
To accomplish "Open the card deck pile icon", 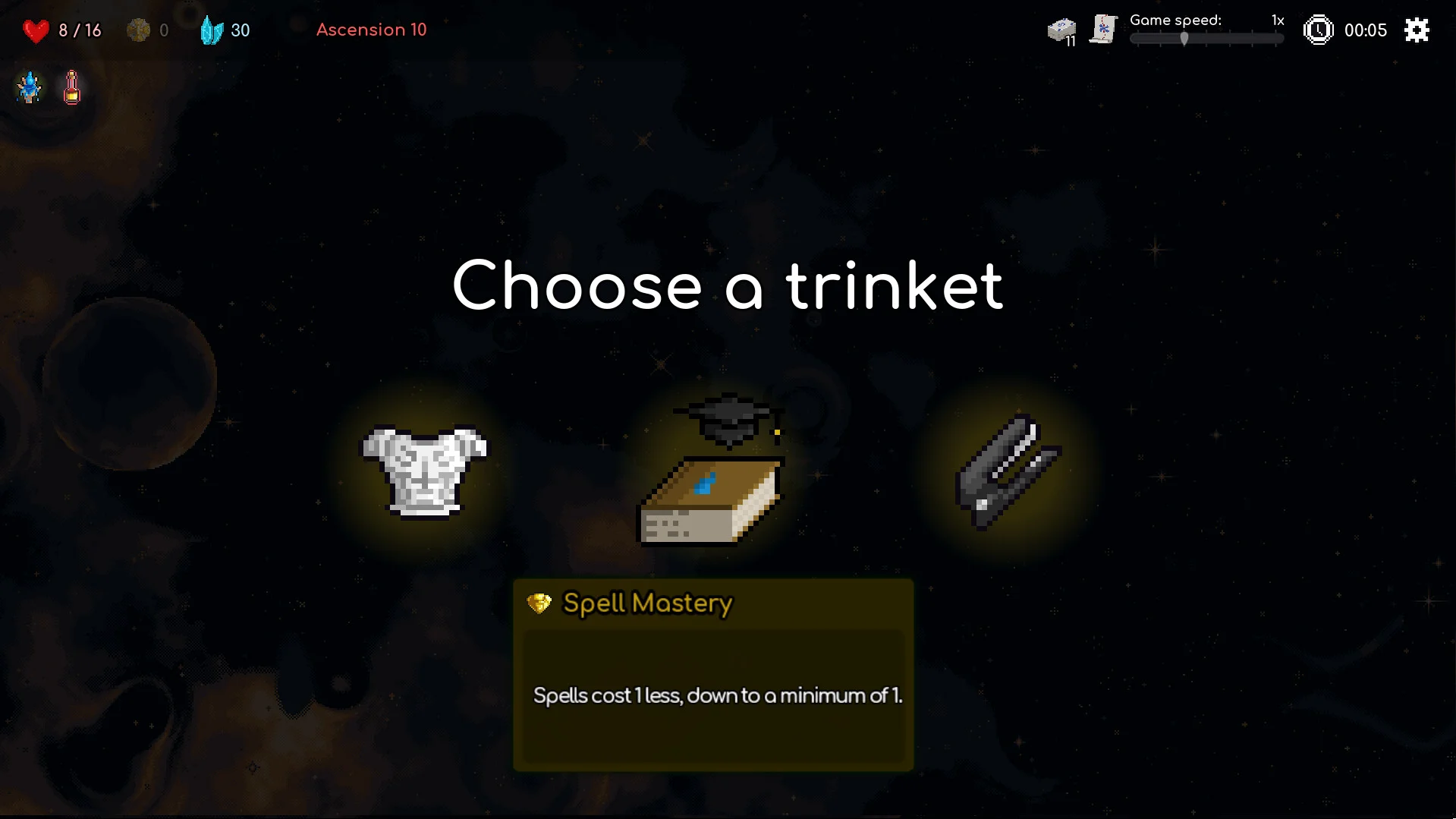I will click(1061, 31).
